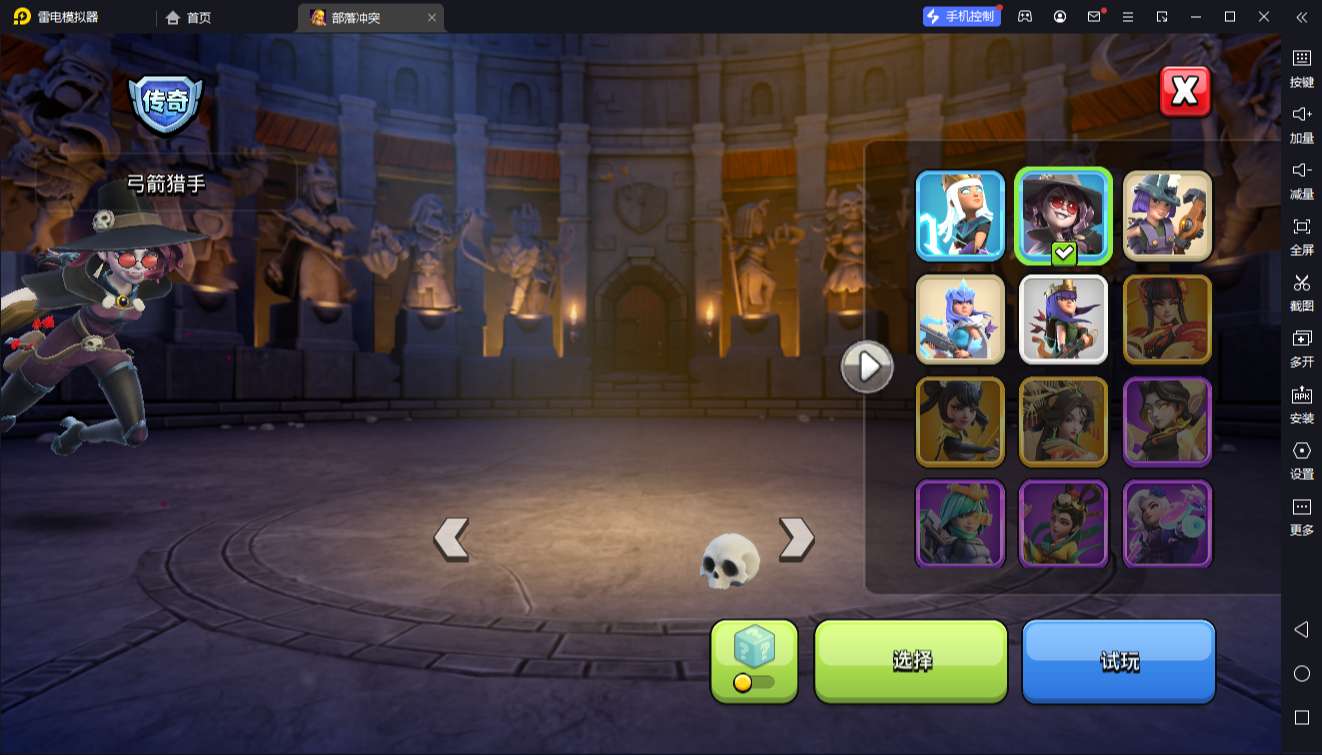1322x755 pixels.
Task: Go to the next skin with right arrow
Action: 796,539
